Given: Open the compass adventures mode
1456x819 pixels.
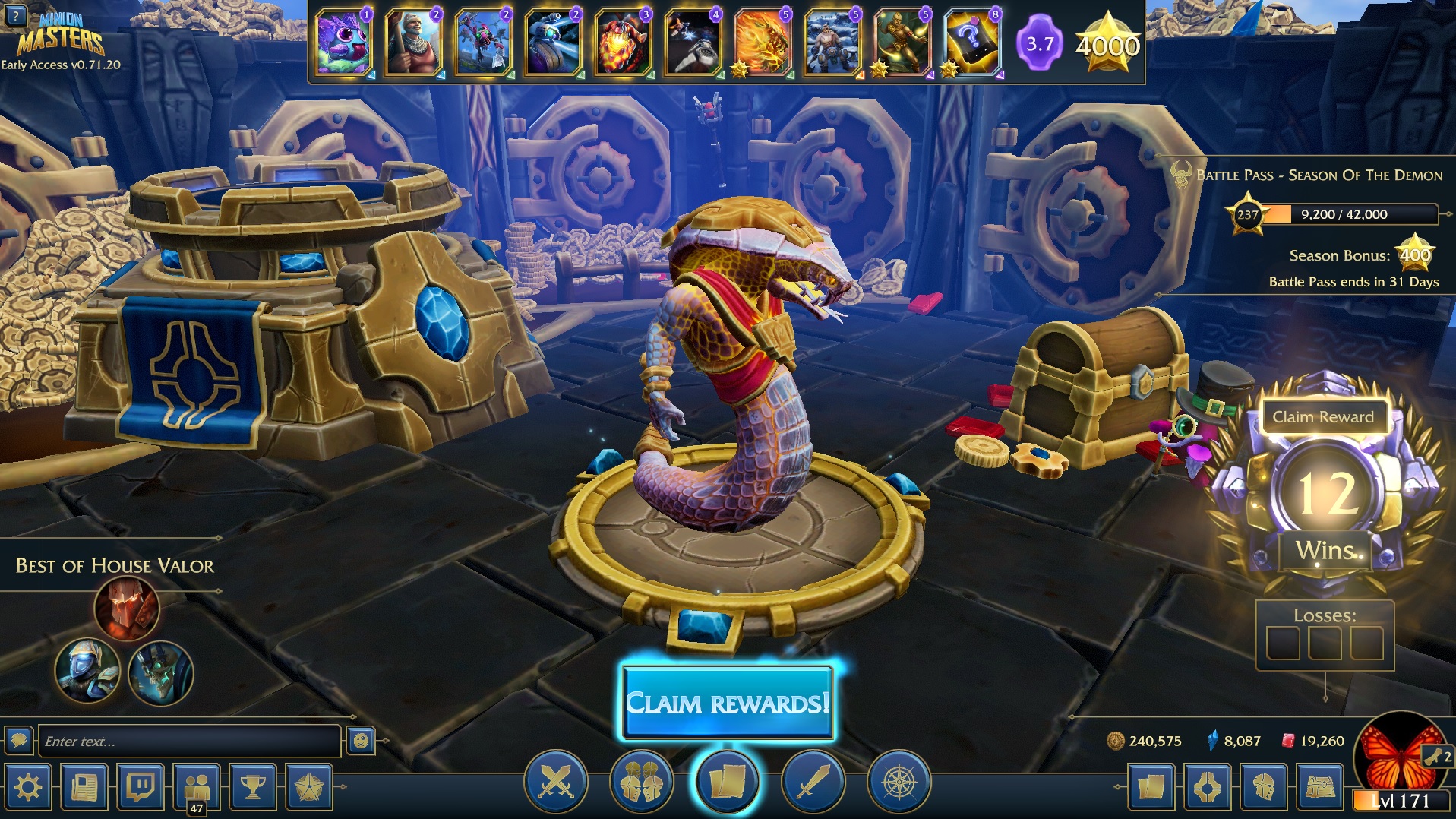Looking at the screenshot, I should tap(899, 782).
